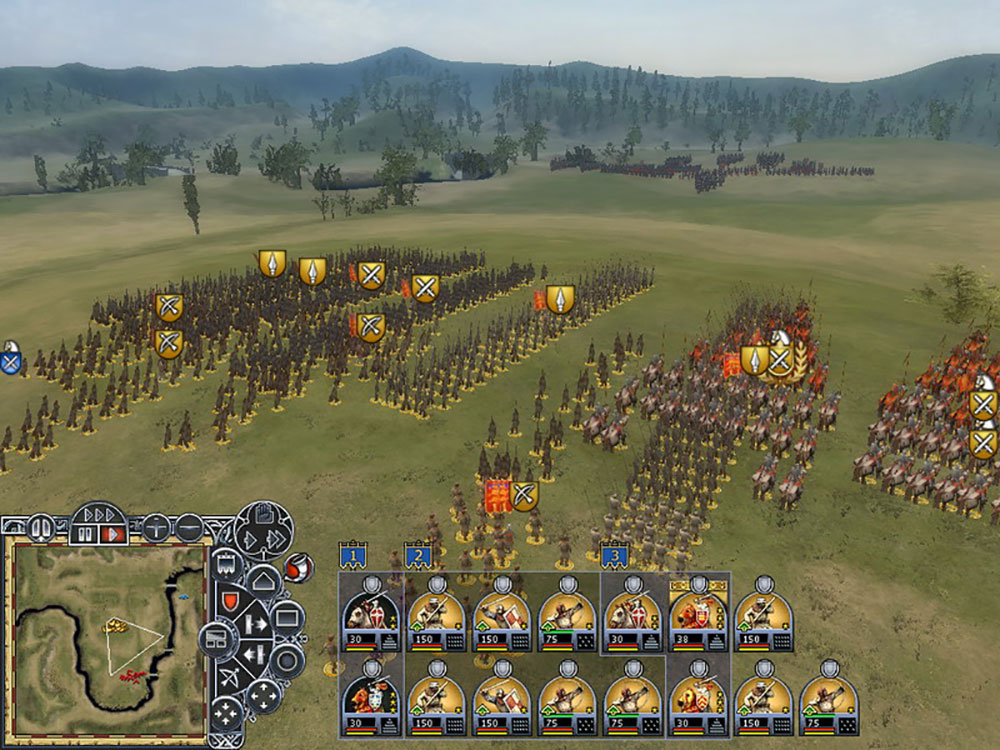Screen dimensions: 1000x750
Task: Choose the circle formation button
Action: [287, 659]
